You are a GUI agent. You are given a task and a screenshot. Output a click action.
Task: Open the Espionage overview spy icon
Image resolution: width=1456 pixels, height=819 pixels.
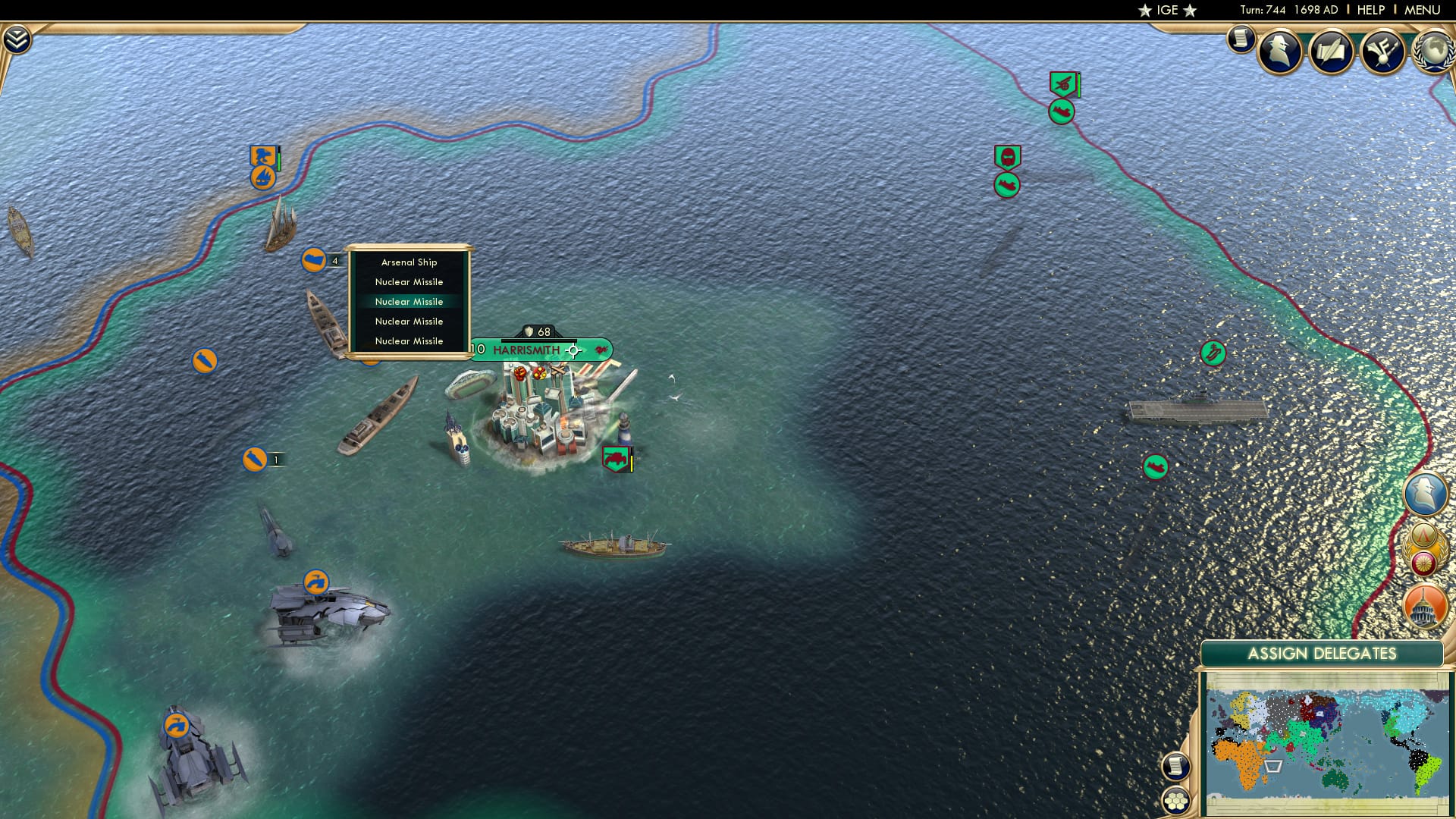[1280, 53]
